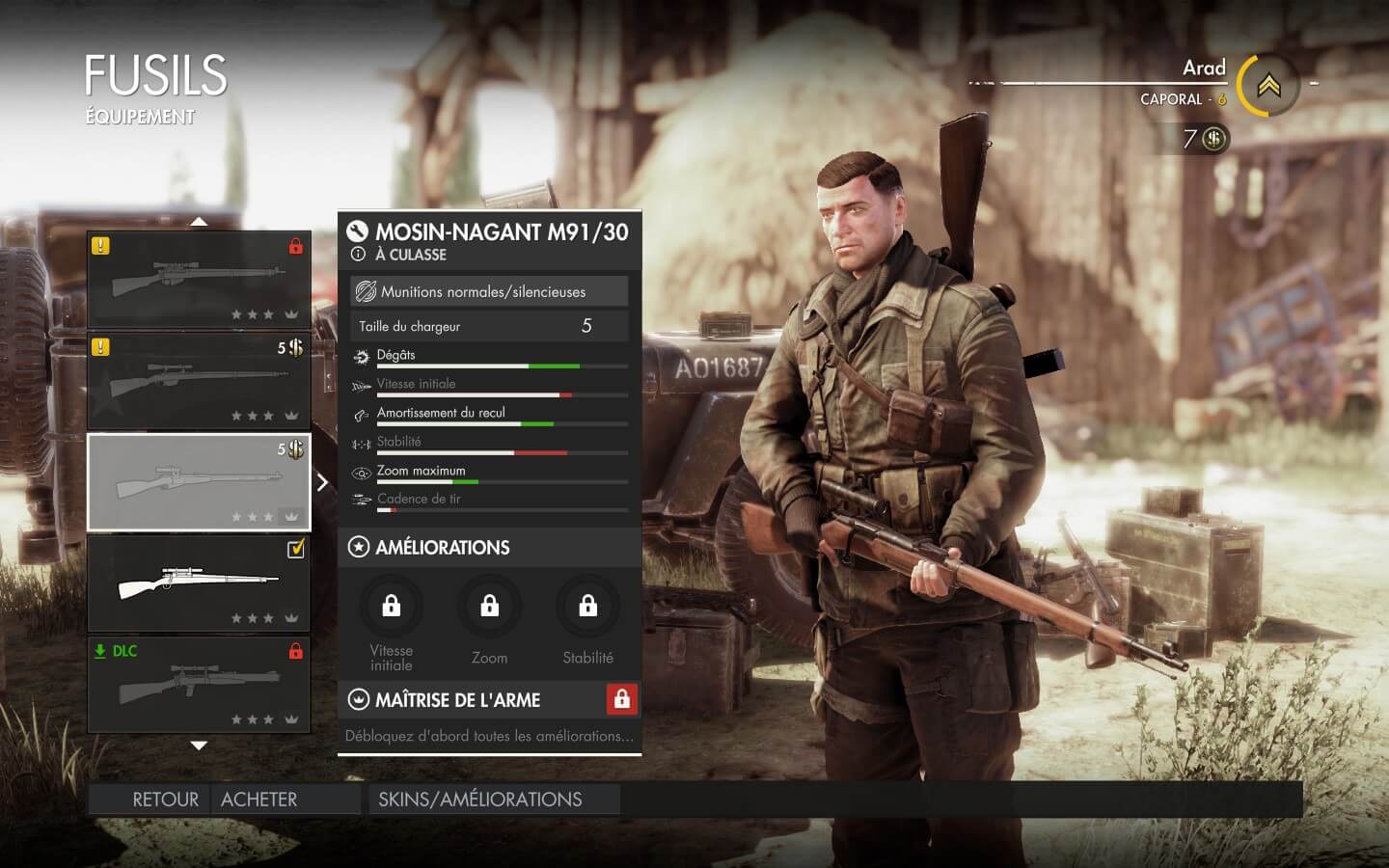
Task: Open the Caporal rank badge
Action: click(x=1268, y=87)
